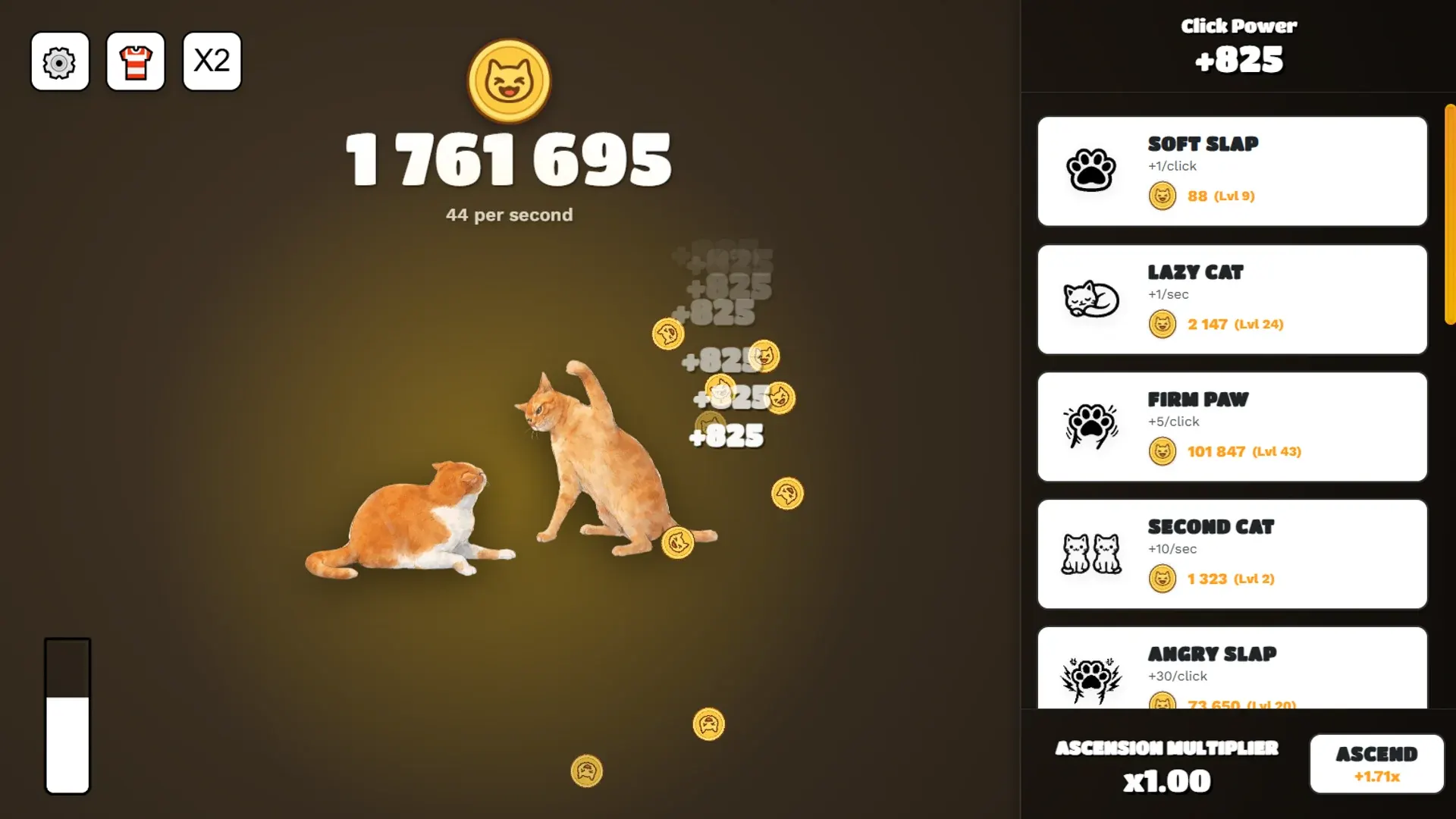This screenshot has height=819, width=1456.
Task: Open the shirt customization icon
Action: pyautogui.click(x=135, y=61)
